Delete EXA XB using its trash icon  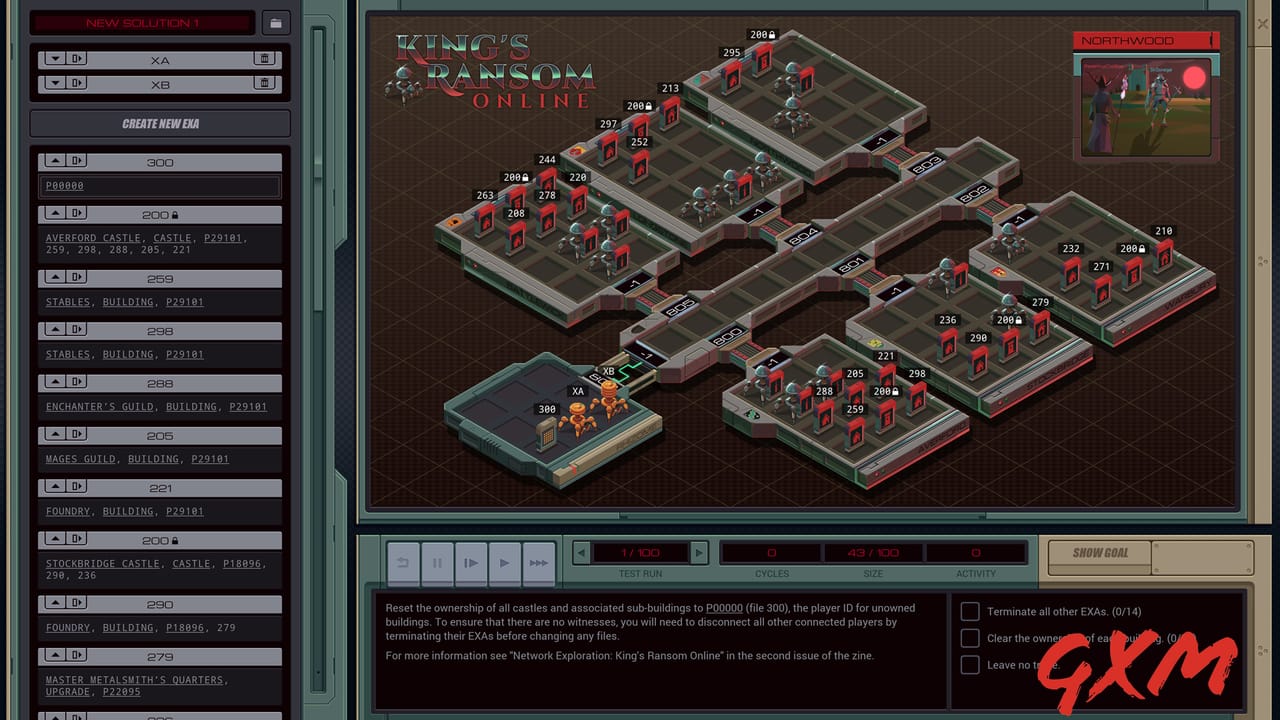click(263, 82)
